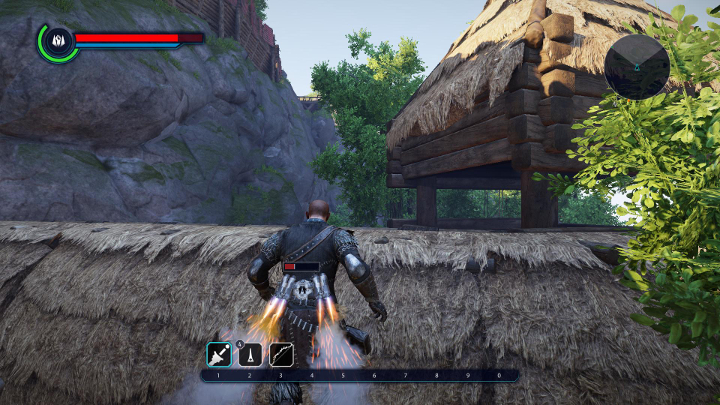Open the circular minimap
The width and height of the screenshot is (720, 405).
tap(637, 67)
